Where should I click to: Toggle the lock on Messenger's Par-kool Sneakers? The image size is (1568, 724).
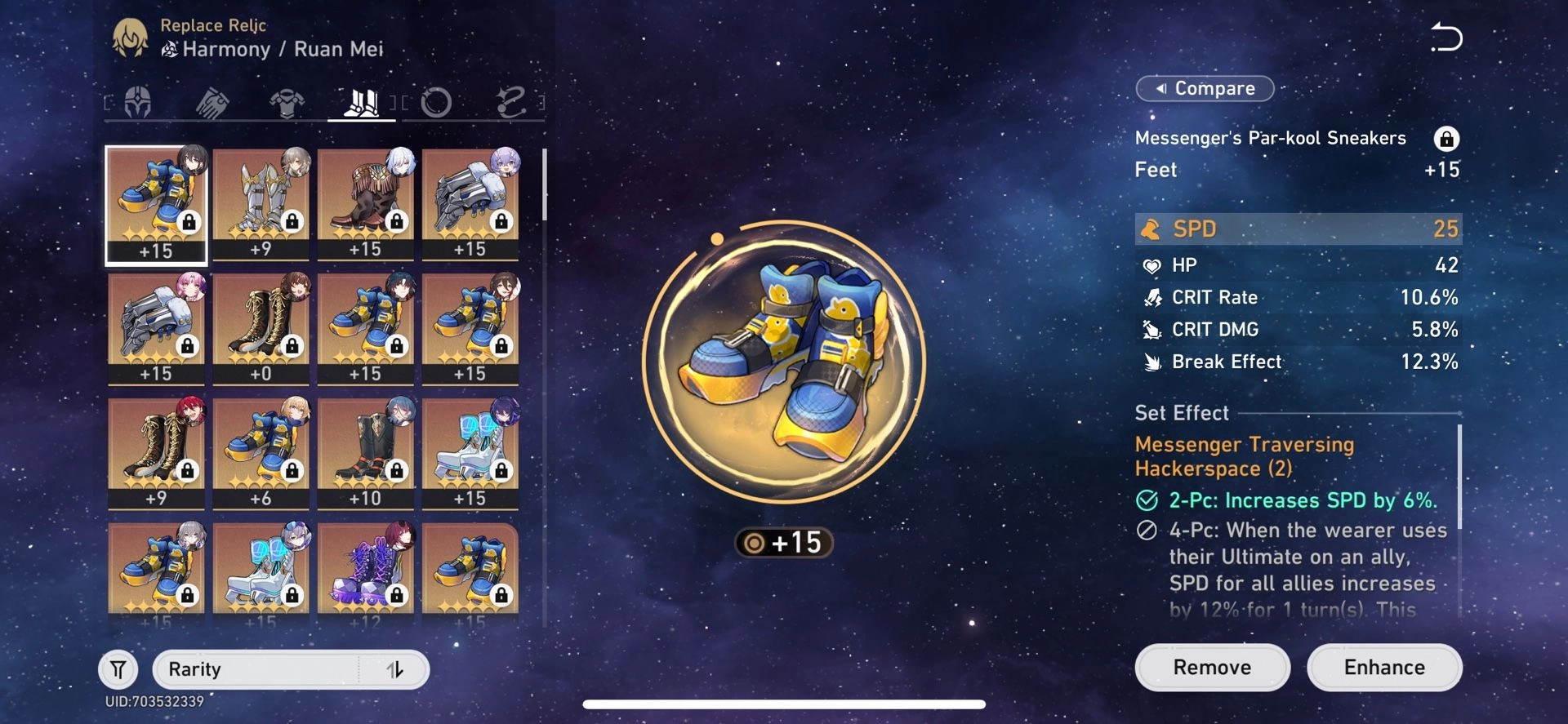coord(1449,139)
